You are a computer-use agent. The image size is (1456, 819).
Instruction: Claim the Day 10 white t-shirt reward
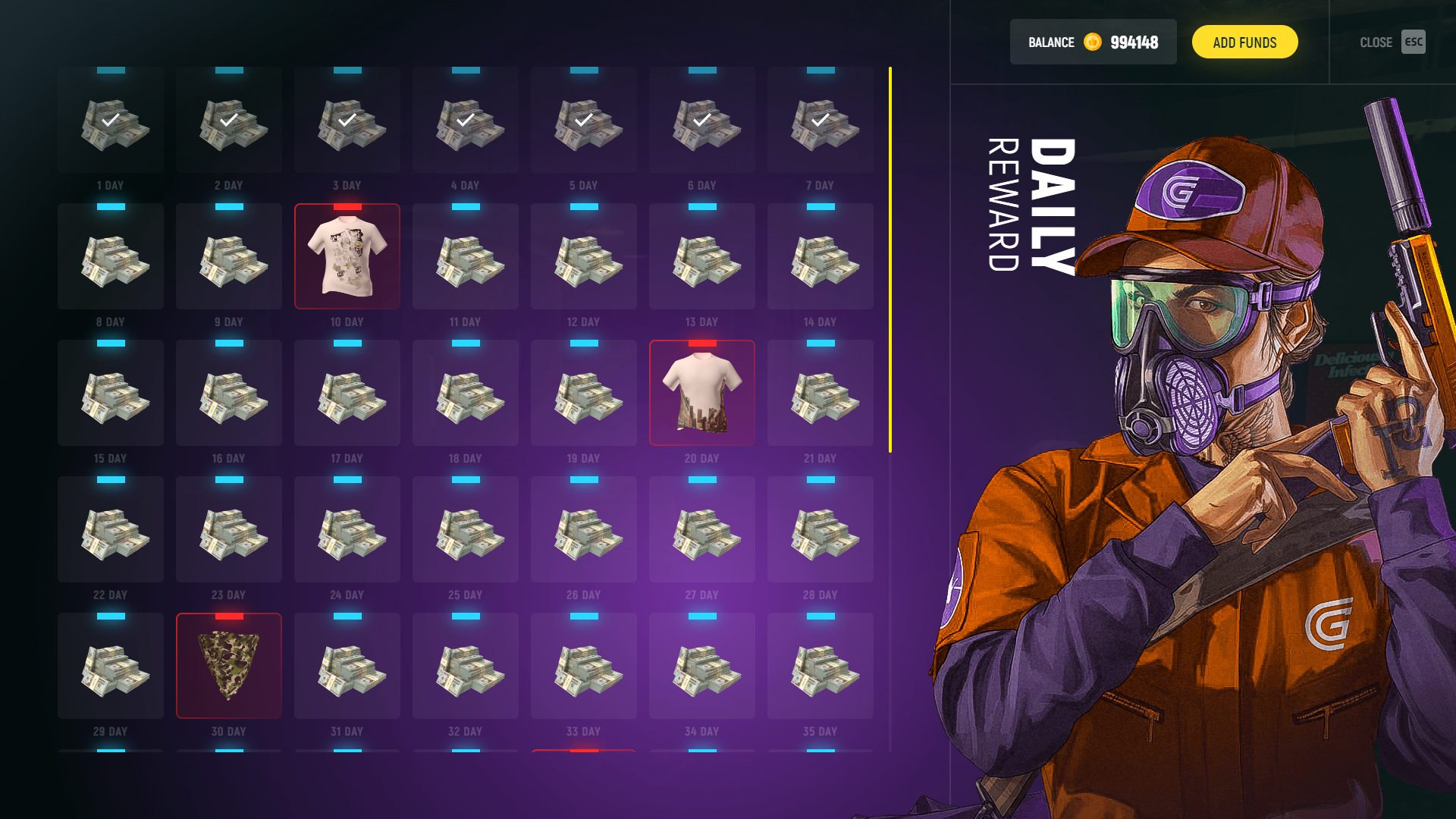coord(347,256)
